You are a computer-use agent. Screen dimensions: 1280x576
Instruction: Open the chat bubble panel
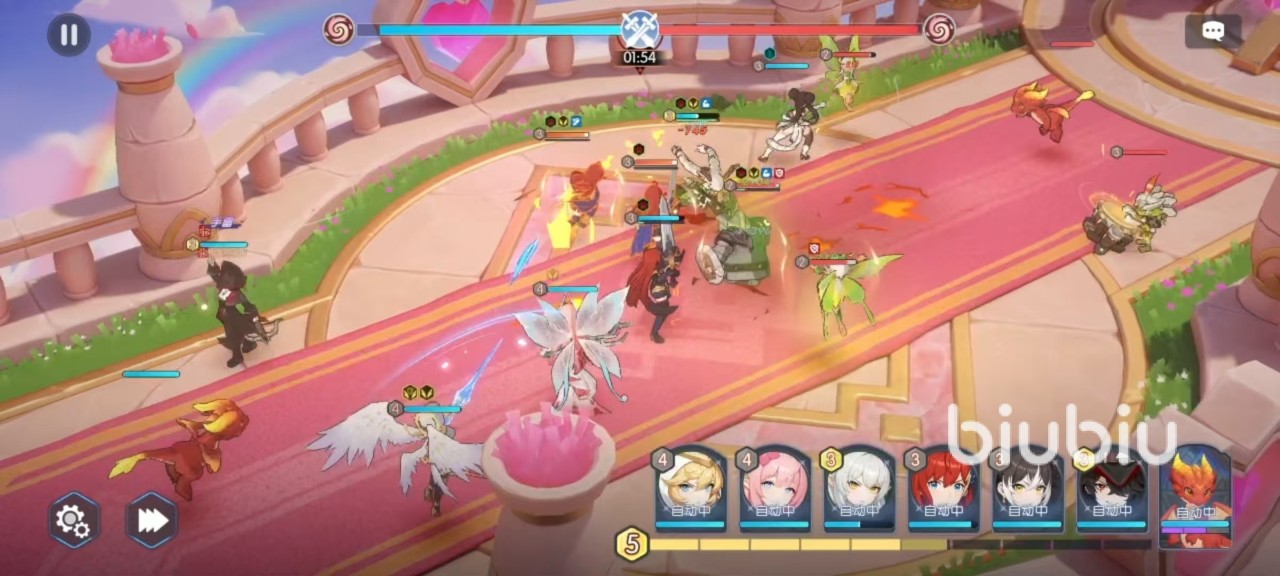point(1212,31)
